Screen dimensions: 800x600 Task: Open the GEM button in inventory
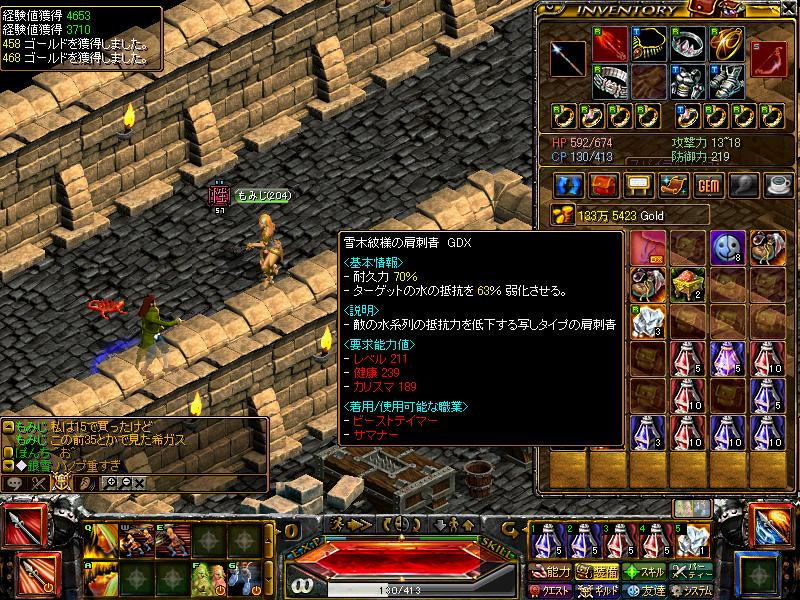click(x=709, y=185)
